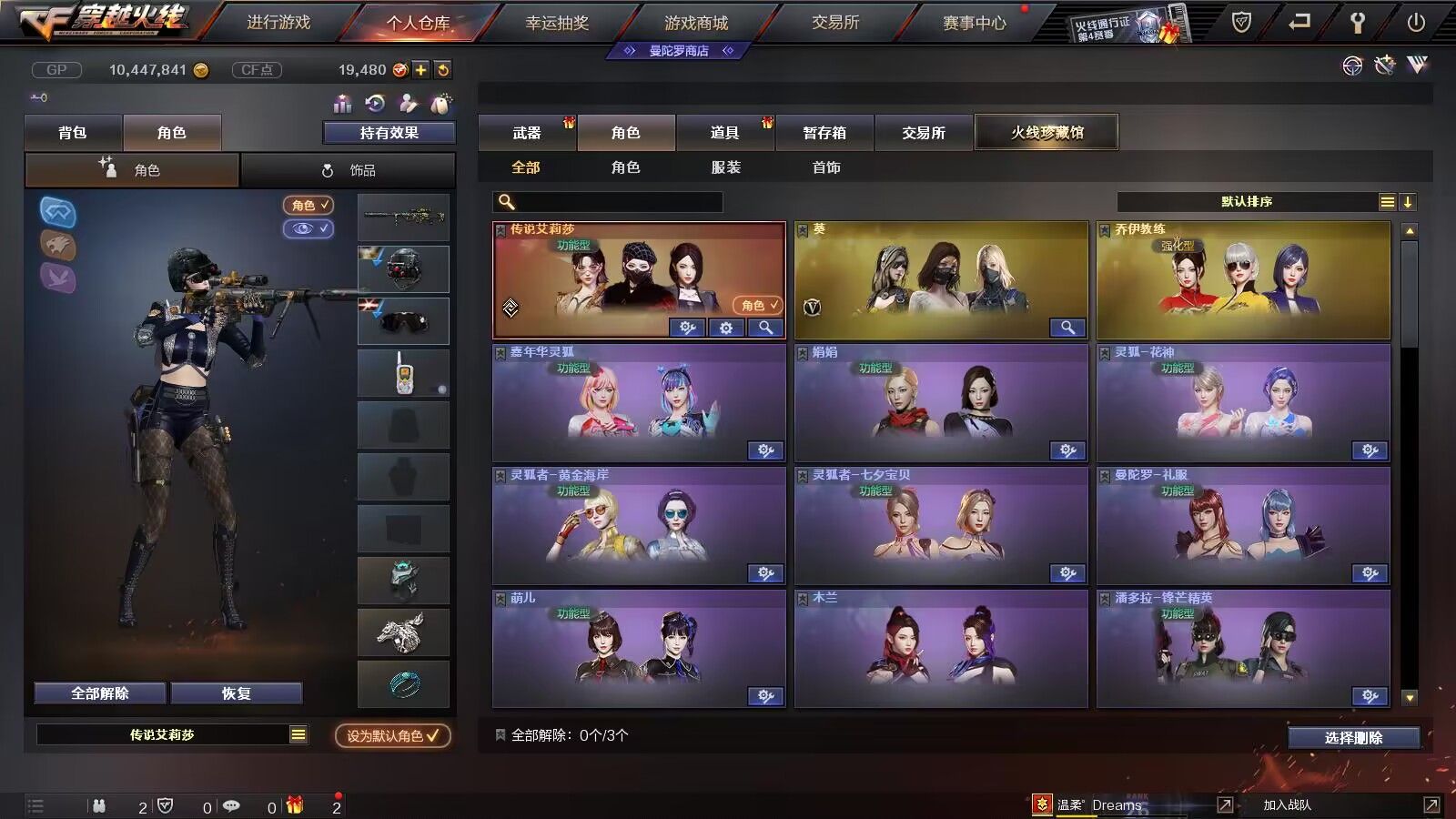
Task: Open the 默认排序 sort dropdown
Action: tap(1245, 201)
